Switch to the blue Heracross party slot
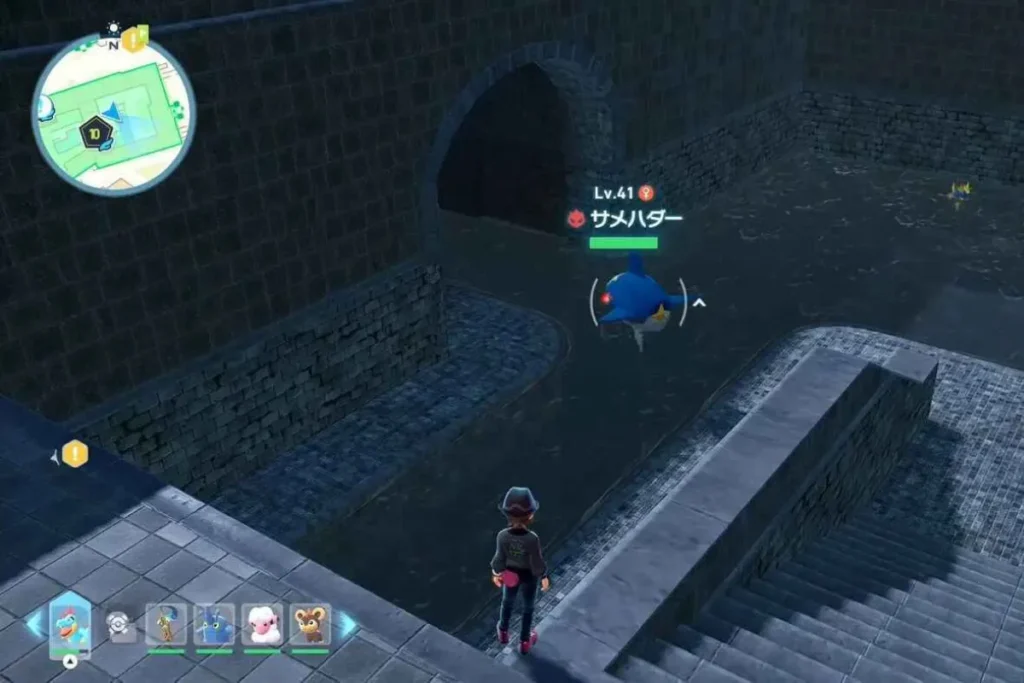Viewport: 1024px width, 683px height. tap(214, 624)
